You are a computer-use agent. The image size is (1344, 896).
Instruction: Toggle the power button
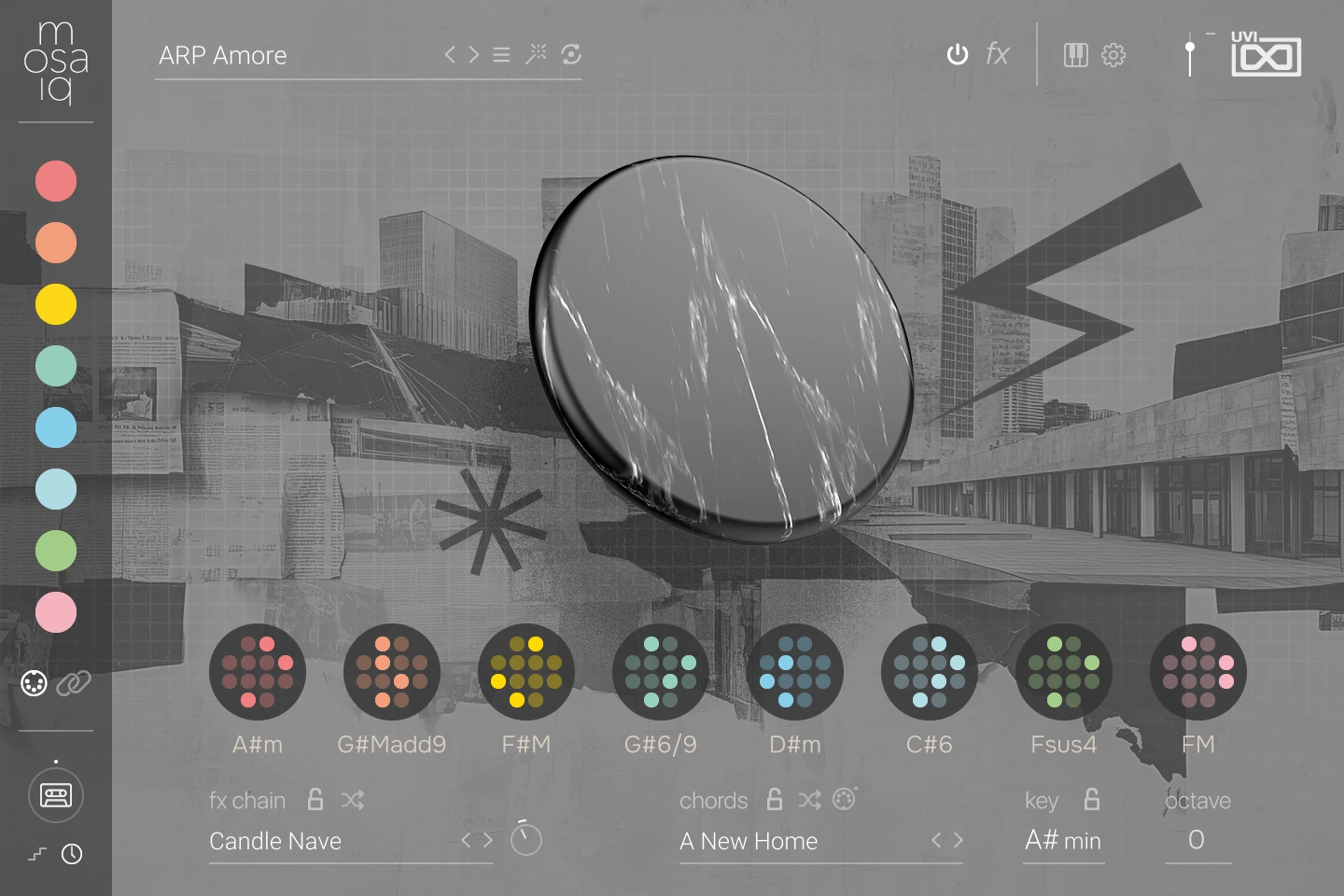958,55
